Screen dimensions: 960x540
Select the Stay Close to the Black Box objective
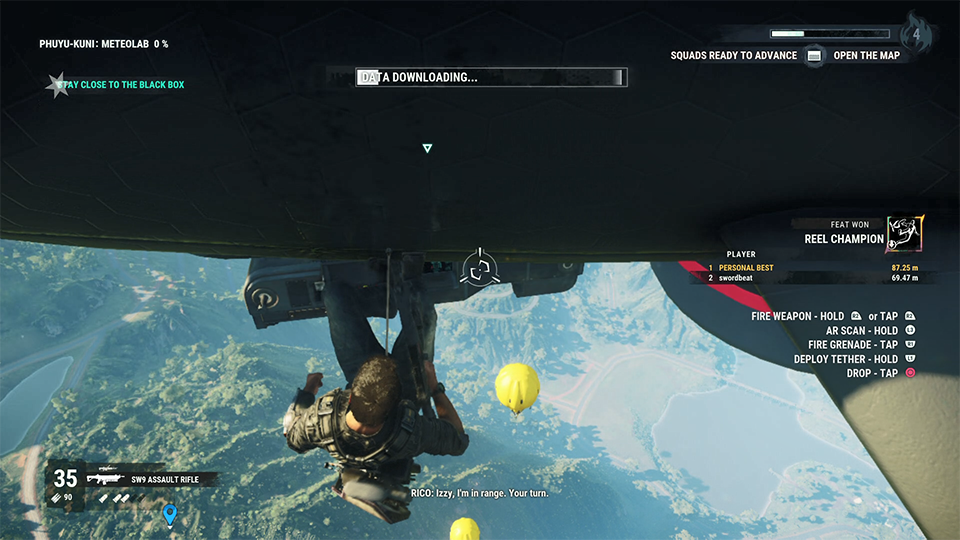(x=120, y=85)
